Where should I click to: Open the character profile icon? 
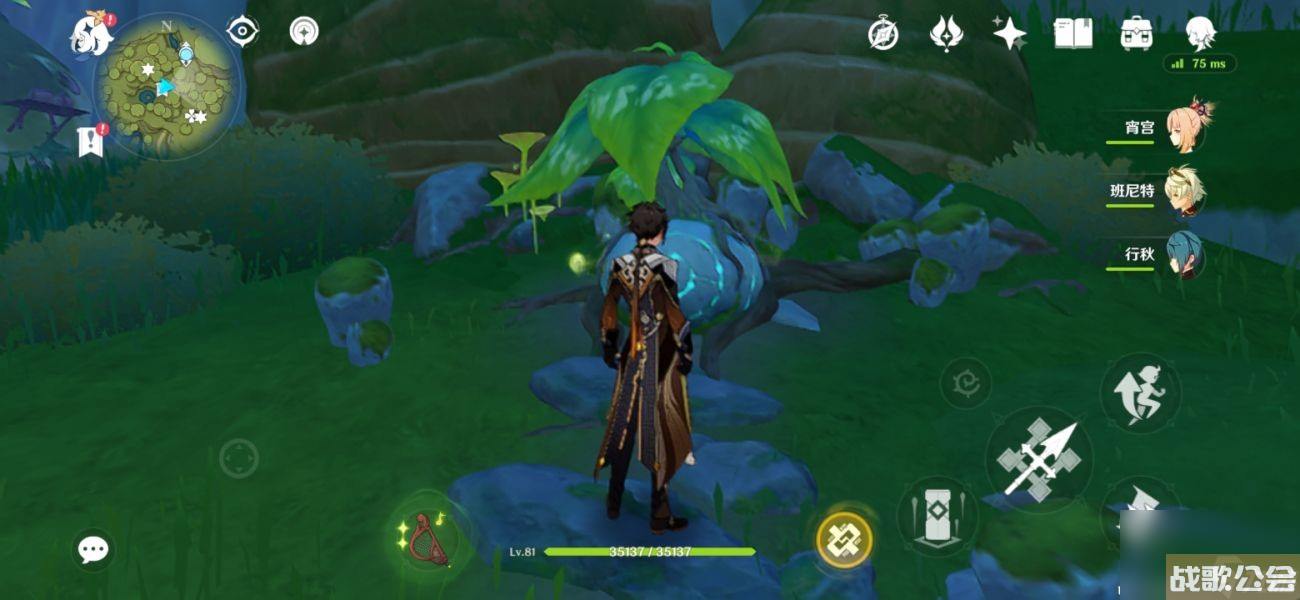1200,34
